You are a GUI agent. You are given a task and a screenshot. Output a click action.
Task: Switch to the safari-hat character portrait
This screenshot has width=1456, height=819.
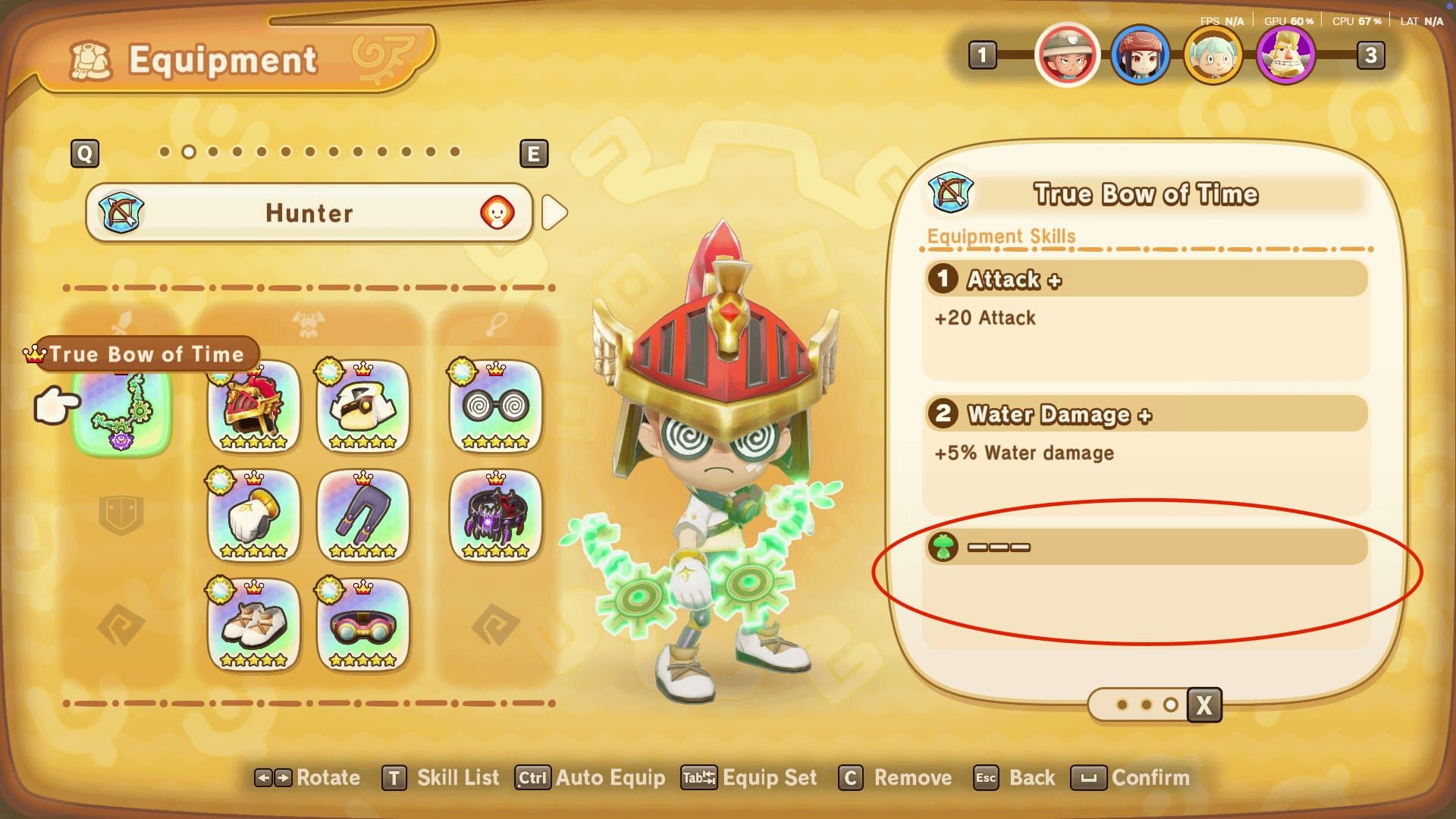(1067, 55)
